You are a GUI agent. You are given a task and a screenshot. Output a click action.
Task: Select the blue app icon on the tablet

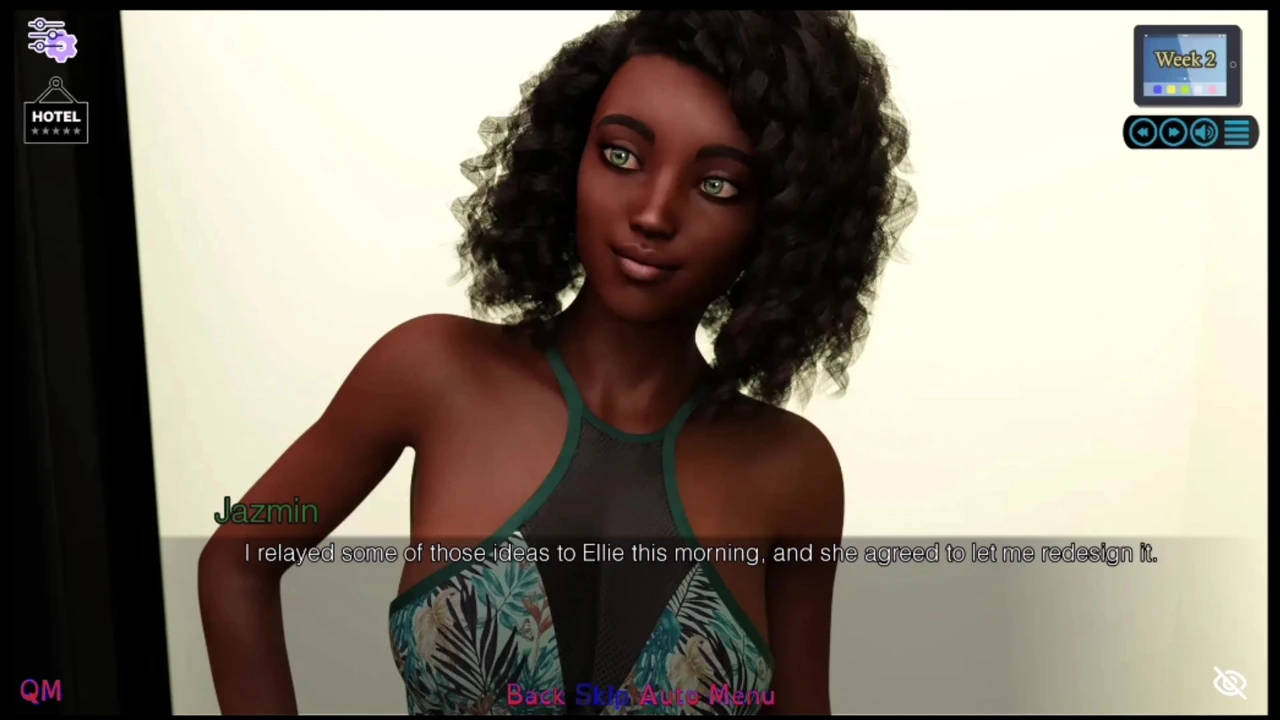[x=1157, y=88]
